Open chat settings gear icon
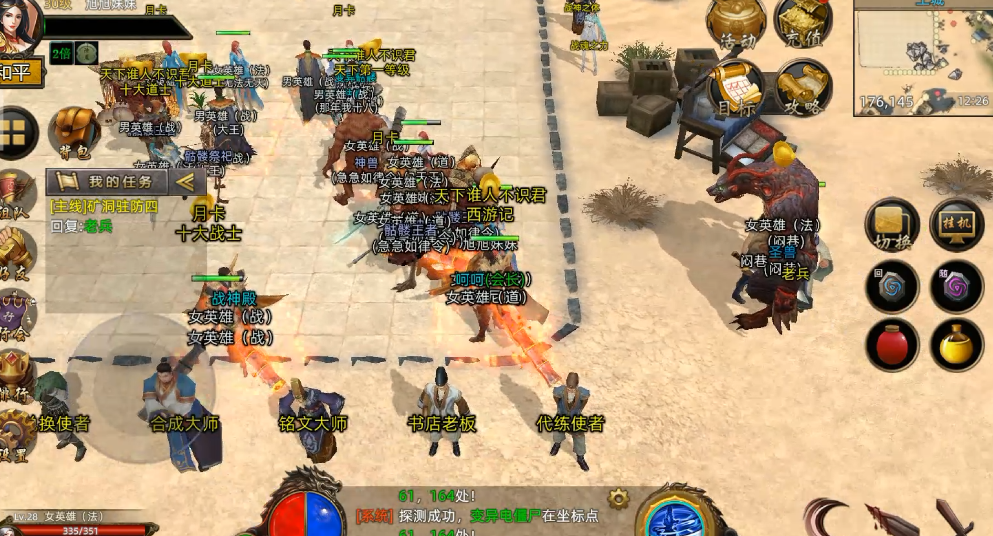 click(x=619, y=497)
